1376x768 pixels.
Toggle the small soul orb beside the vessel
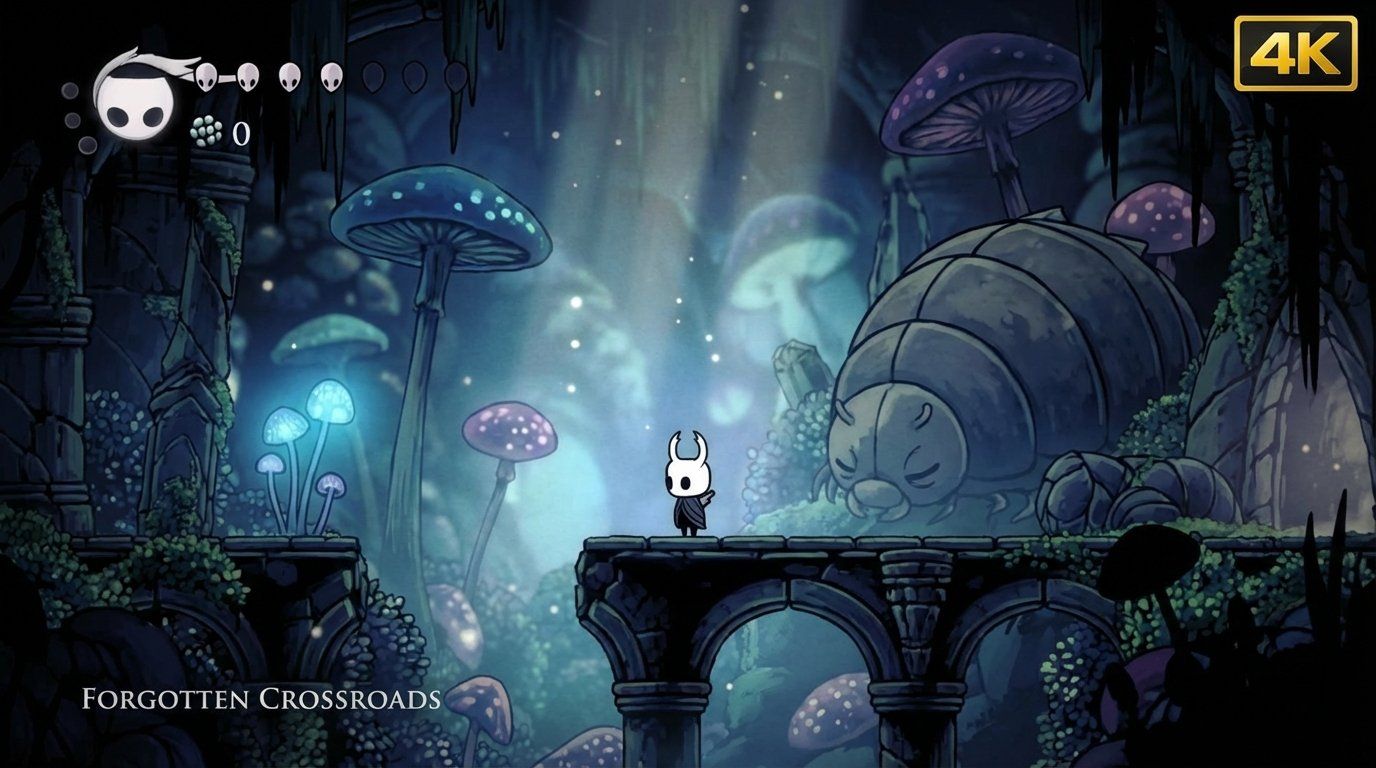click(70, 92)
